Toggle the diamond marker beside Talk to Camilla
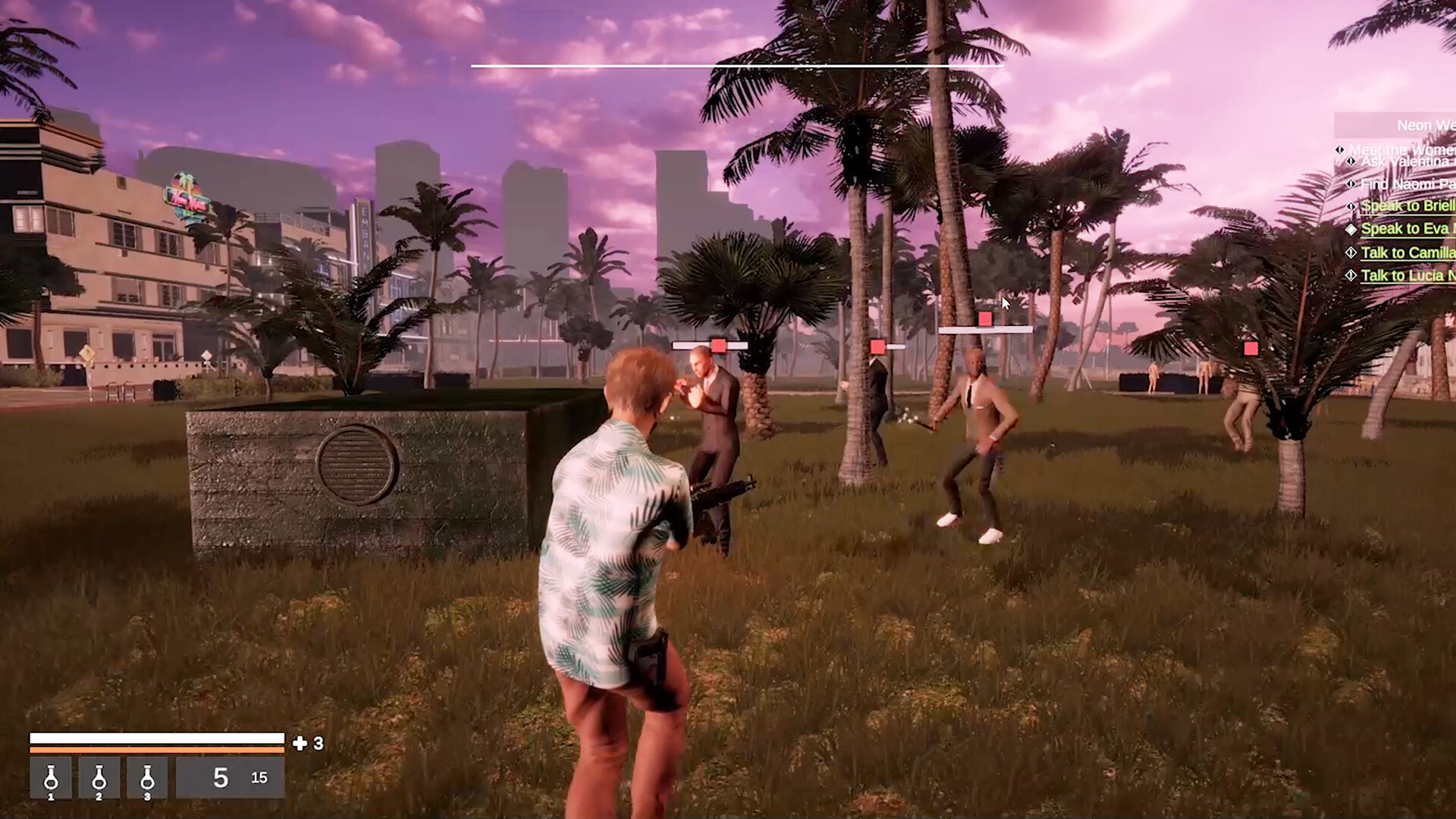 [x=1349, y=253]
